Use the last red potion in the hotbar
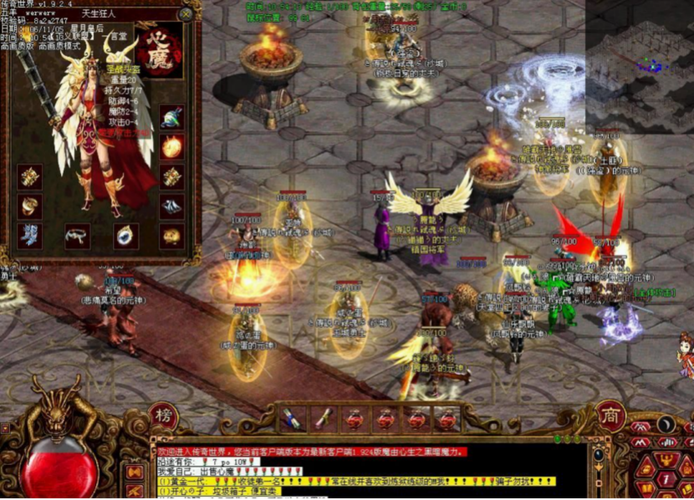Image resolution: width=694 pixels, height=500 pixels. tap(447, 418)
